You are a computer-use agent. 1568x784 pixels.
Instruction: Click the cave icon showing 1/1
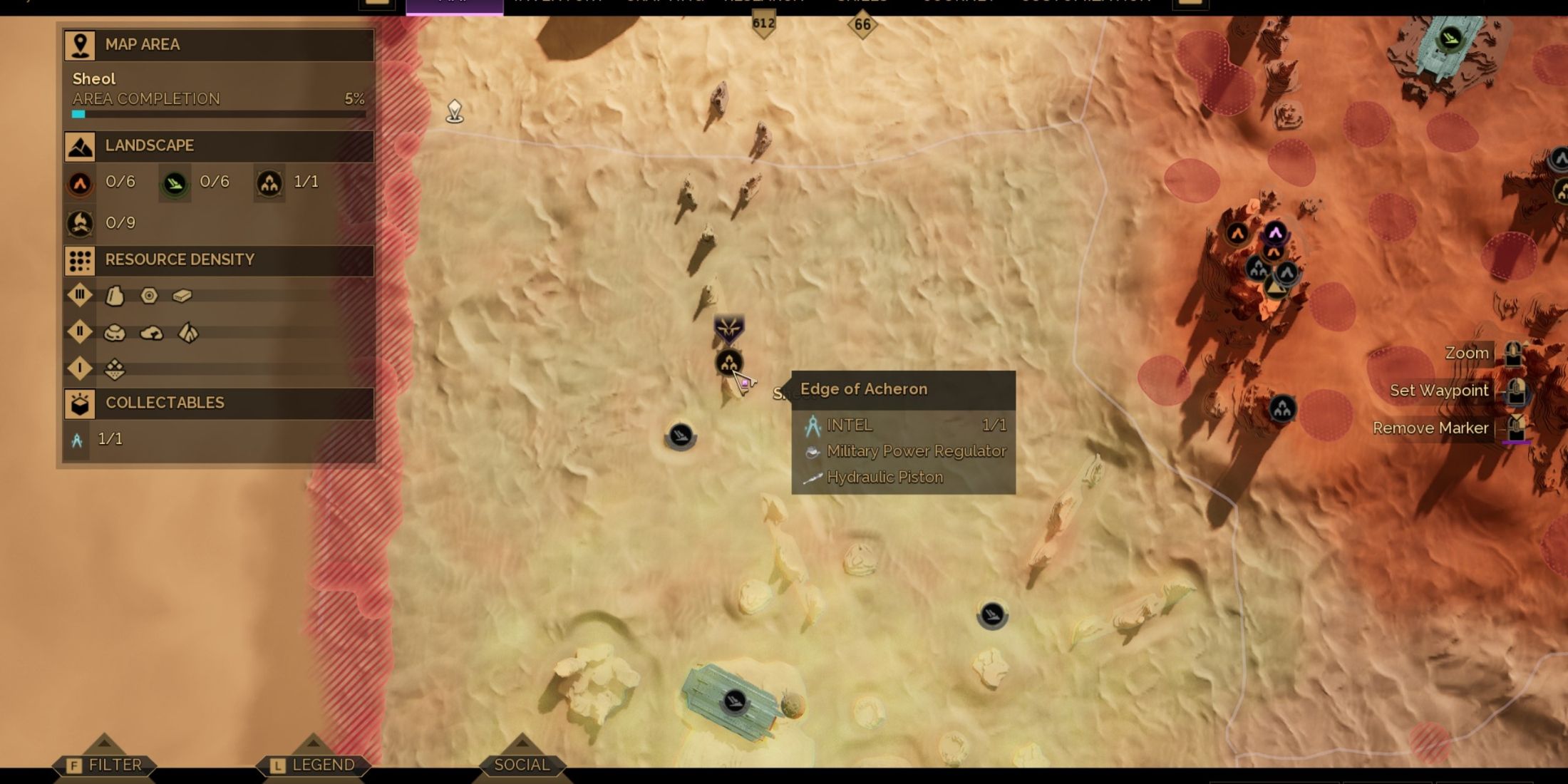(x=269, y=184)
